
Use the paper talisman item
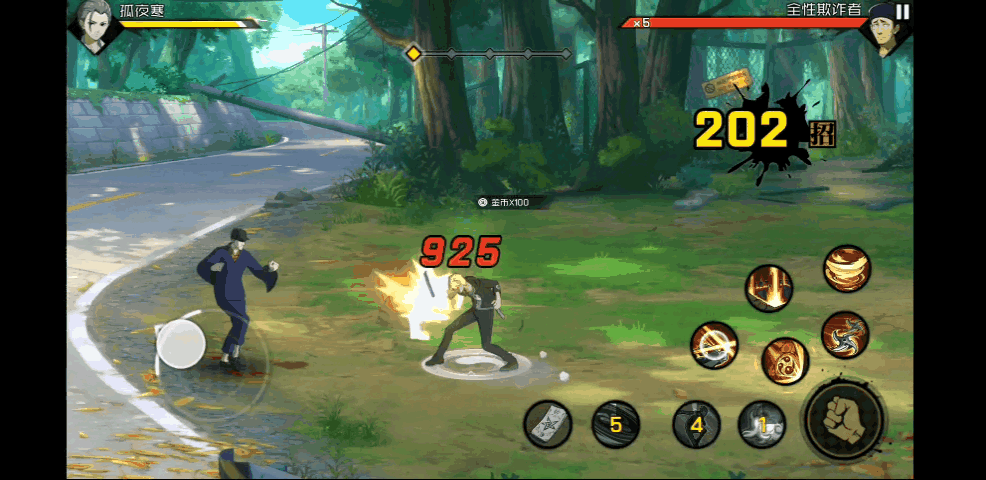coord(548,425)
